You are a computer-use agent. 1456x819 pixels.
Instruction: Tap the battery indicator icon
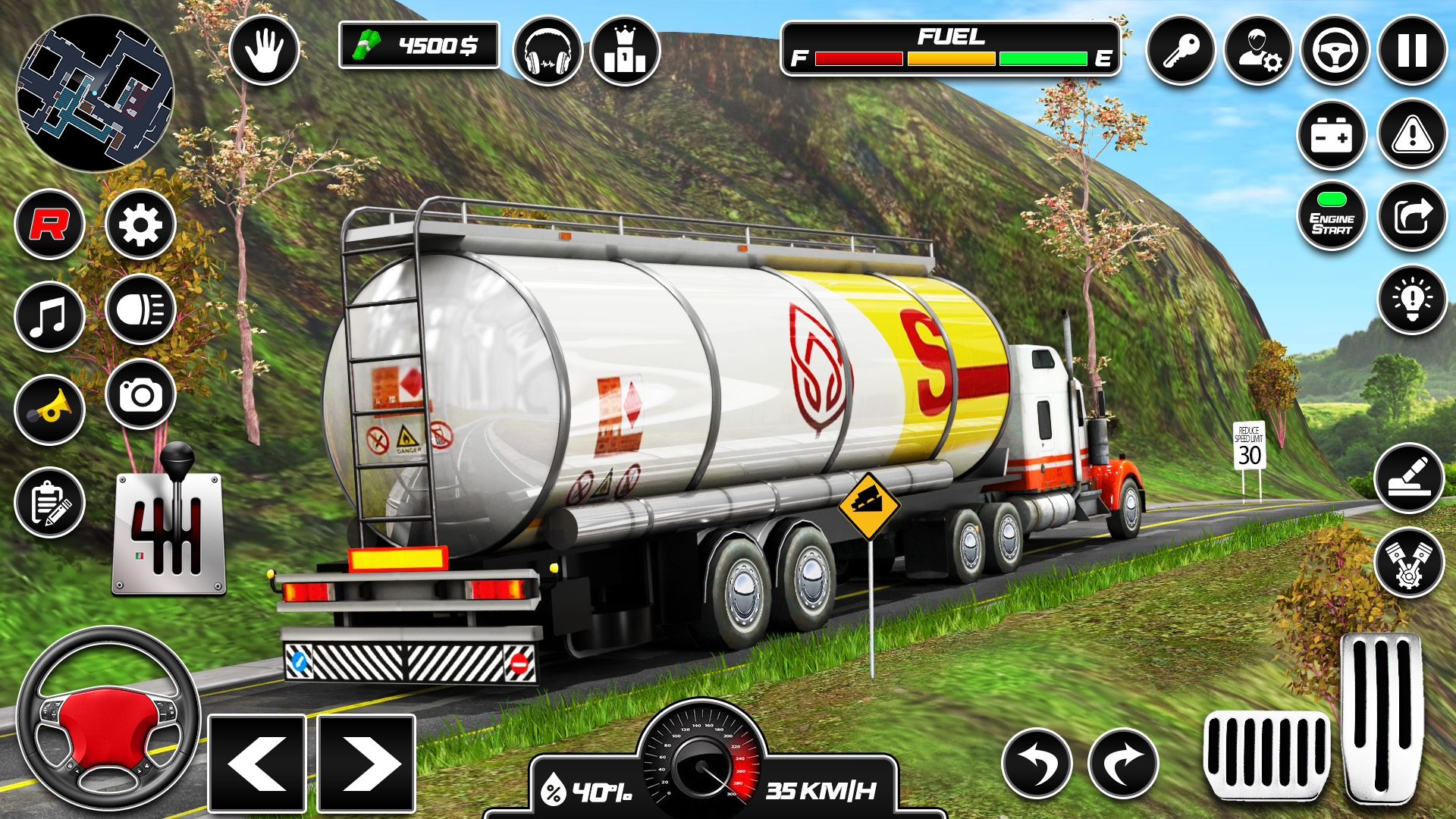1332,134
